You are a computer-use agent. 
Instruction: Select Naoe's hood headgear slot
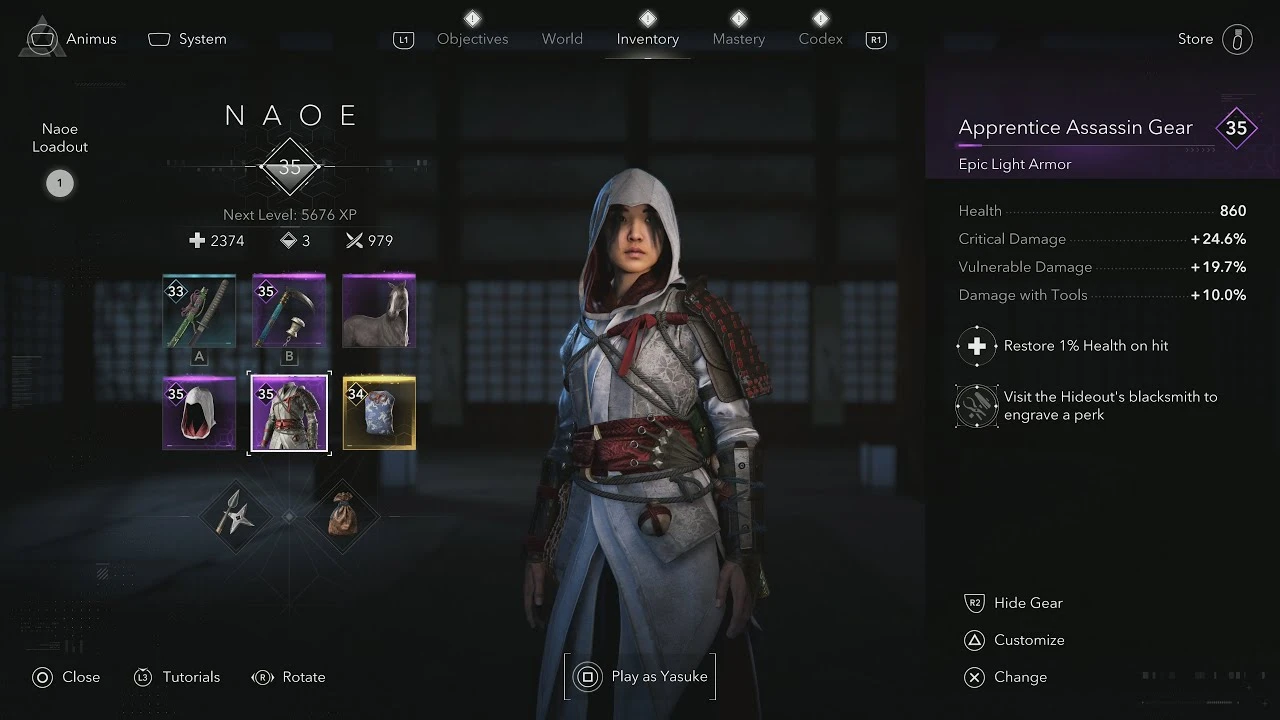198,412
